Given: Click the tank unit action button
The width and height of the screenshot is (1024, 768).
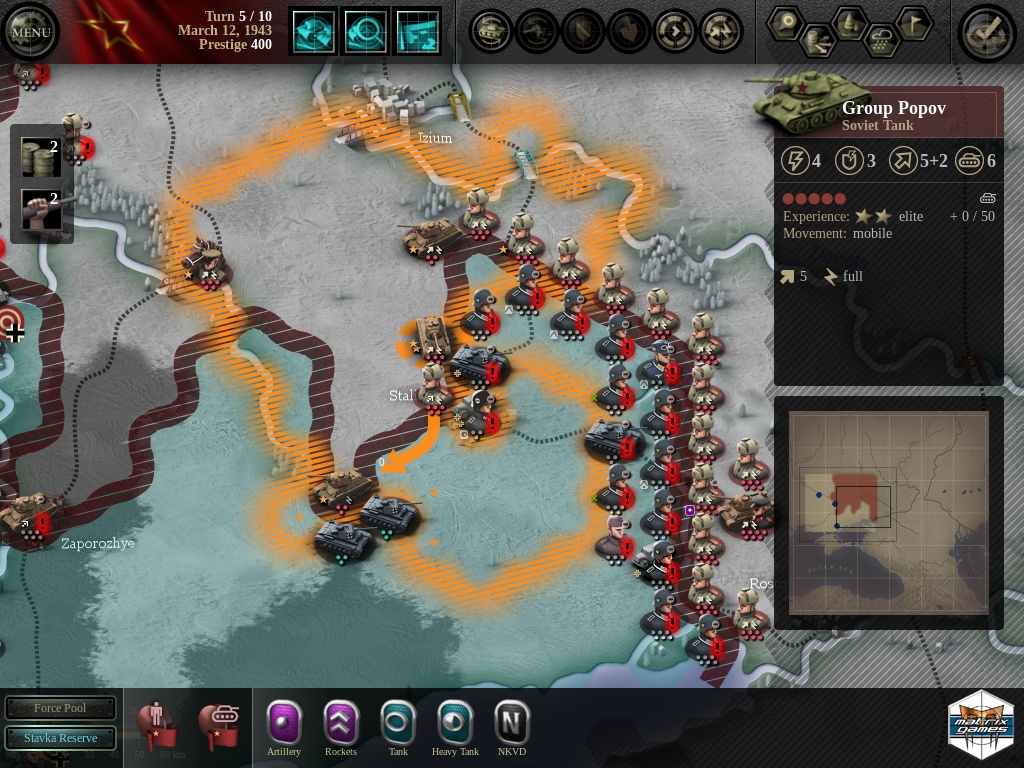Looking at the screenshot, I should point(491,32).
